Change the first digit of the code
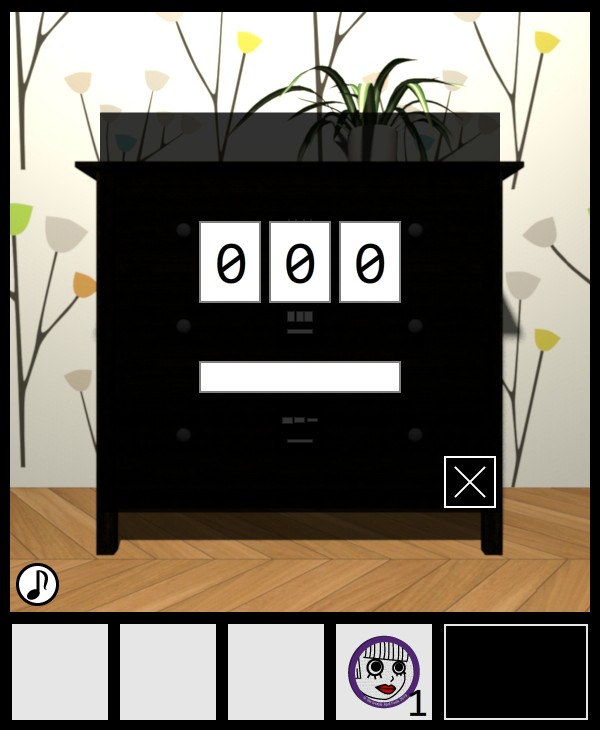This screenshot has width=600, height=730. 230,262
